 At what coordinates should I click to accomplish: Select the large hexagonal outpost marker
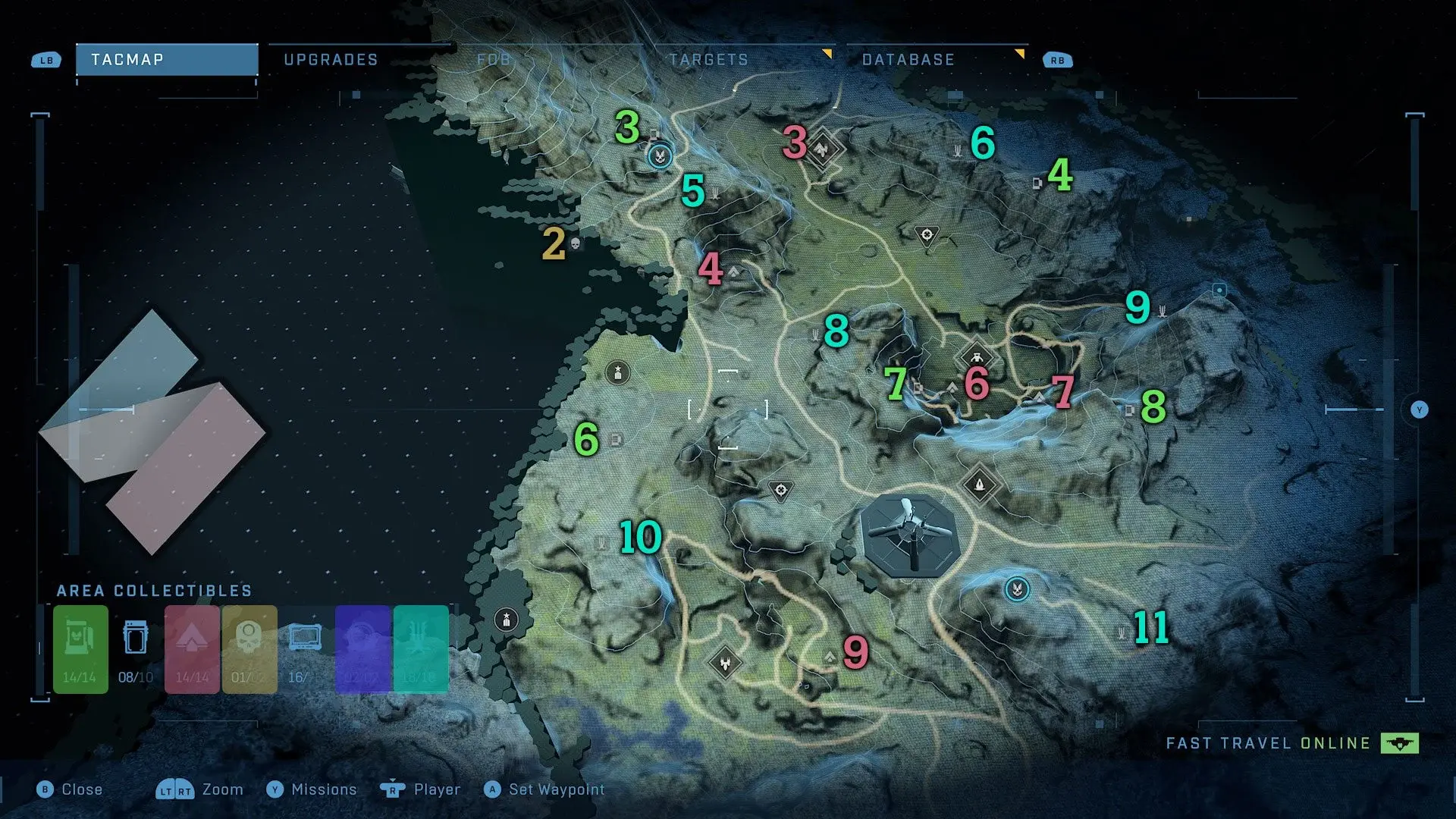(910, 535)
